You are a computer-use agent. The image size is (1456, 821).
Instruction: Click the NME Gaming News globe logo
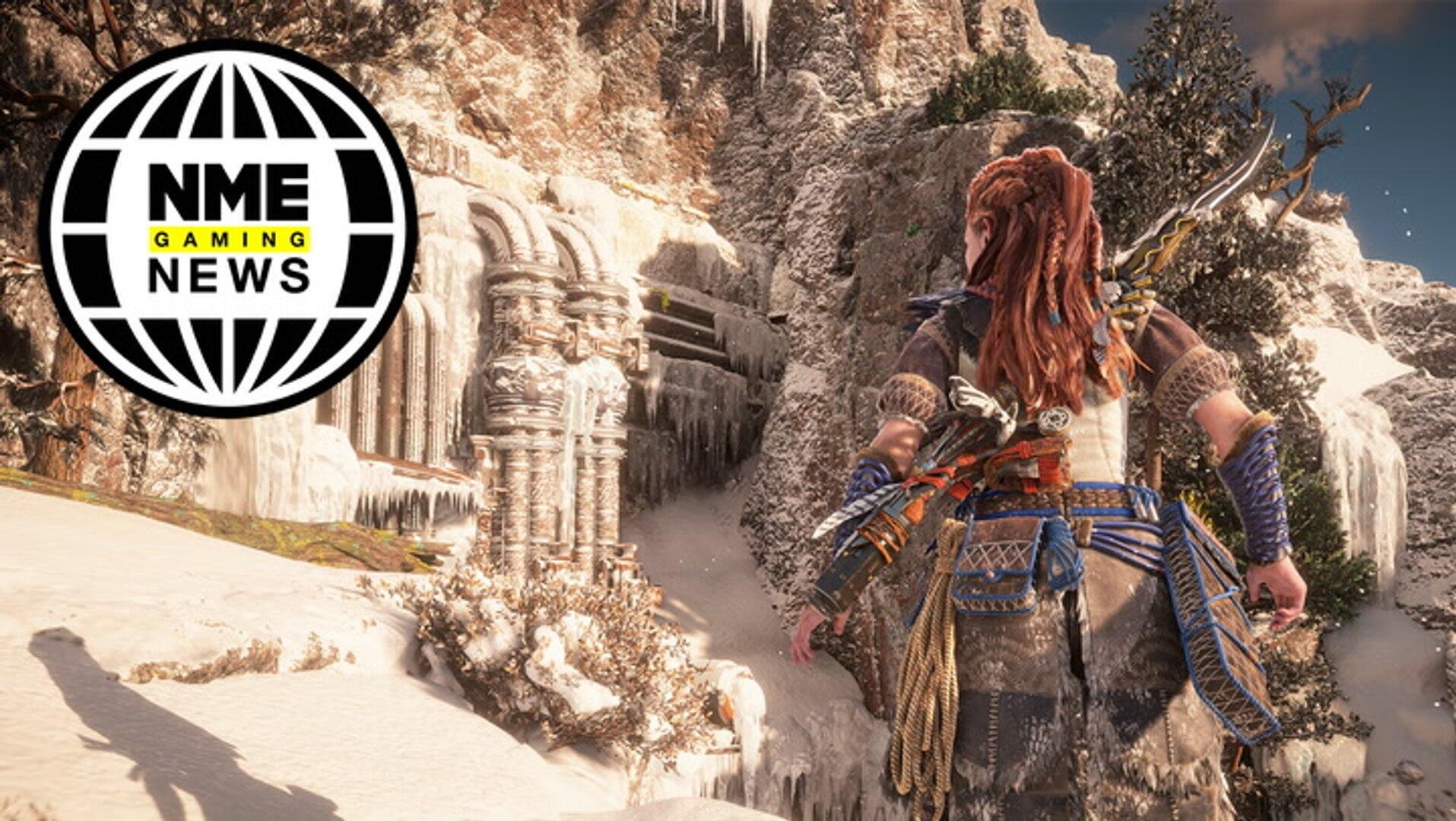pyautogui.click(x=228, y=228)
